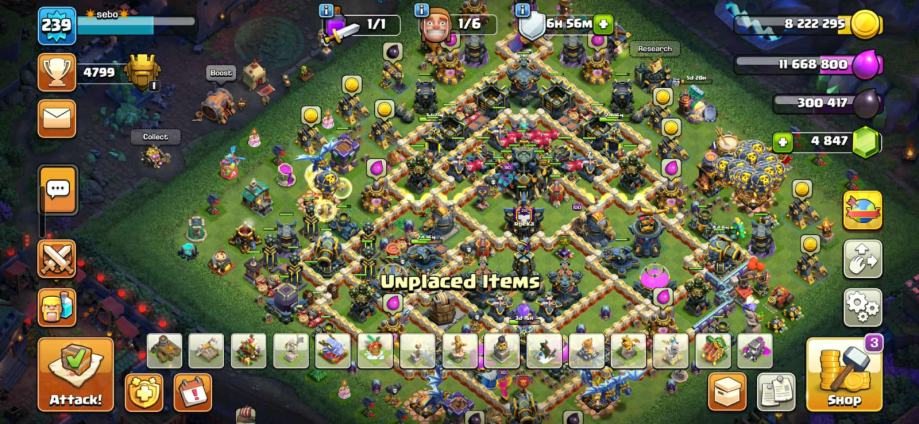This screenshot has height=424, width=919.
Task: Add shield time with green plus button
Action: pos(603,24)
